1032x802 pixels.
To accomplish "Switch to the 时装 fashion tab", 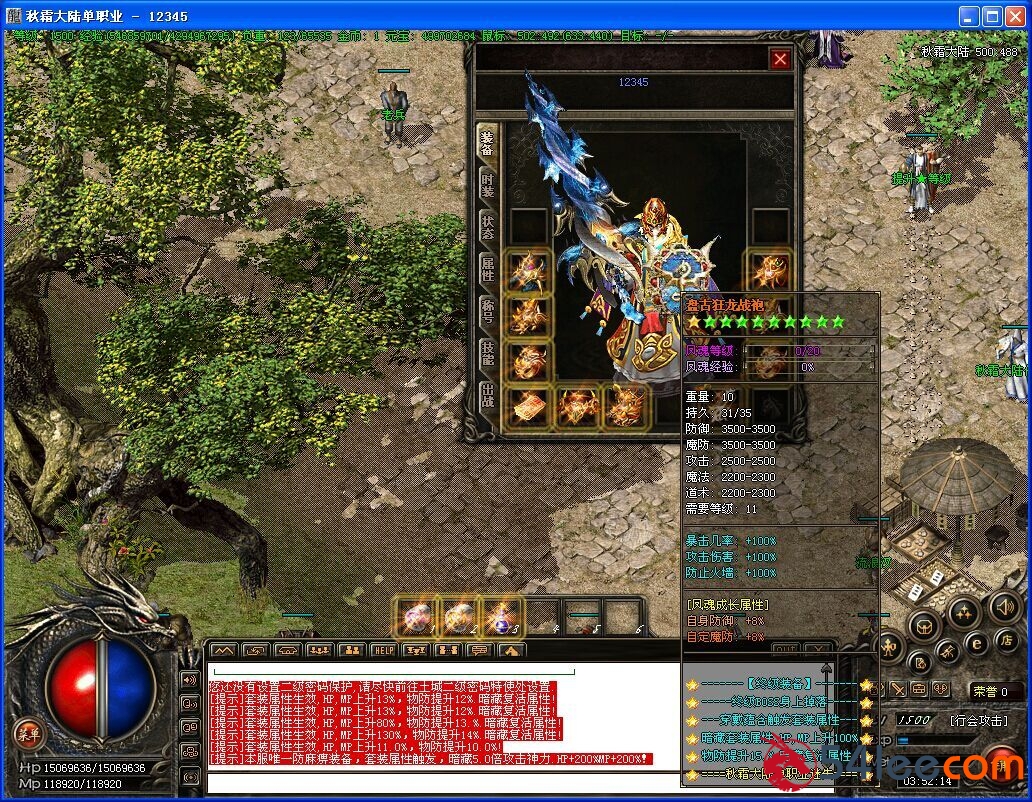I will coord(487,184).
